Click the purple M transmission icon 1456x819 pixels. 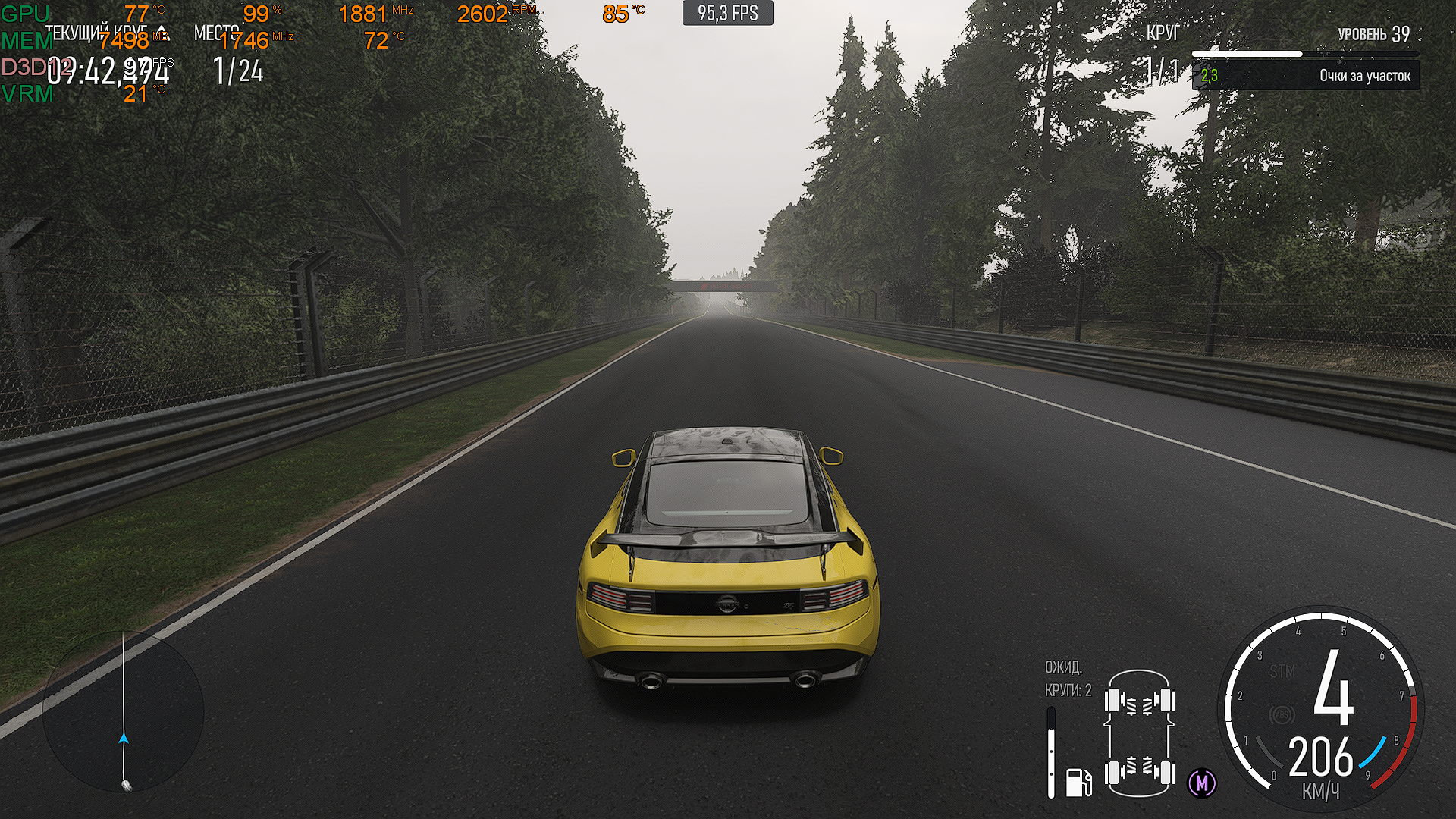[x=1202, y=783]
